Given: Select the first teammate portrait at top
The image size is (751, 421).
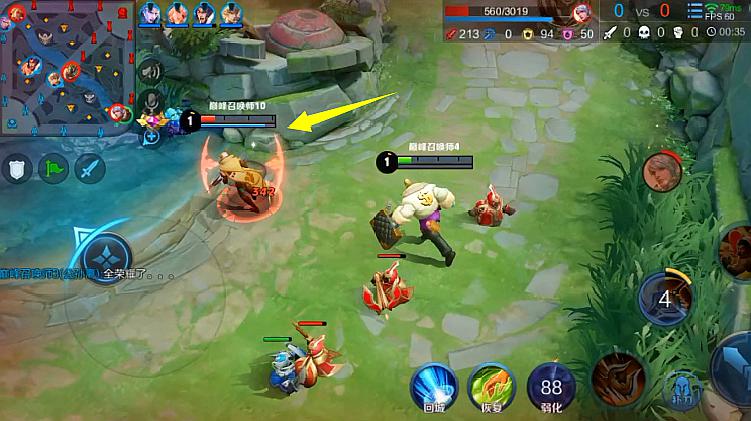Looking at the screenshot, I should tap(151, 14).
